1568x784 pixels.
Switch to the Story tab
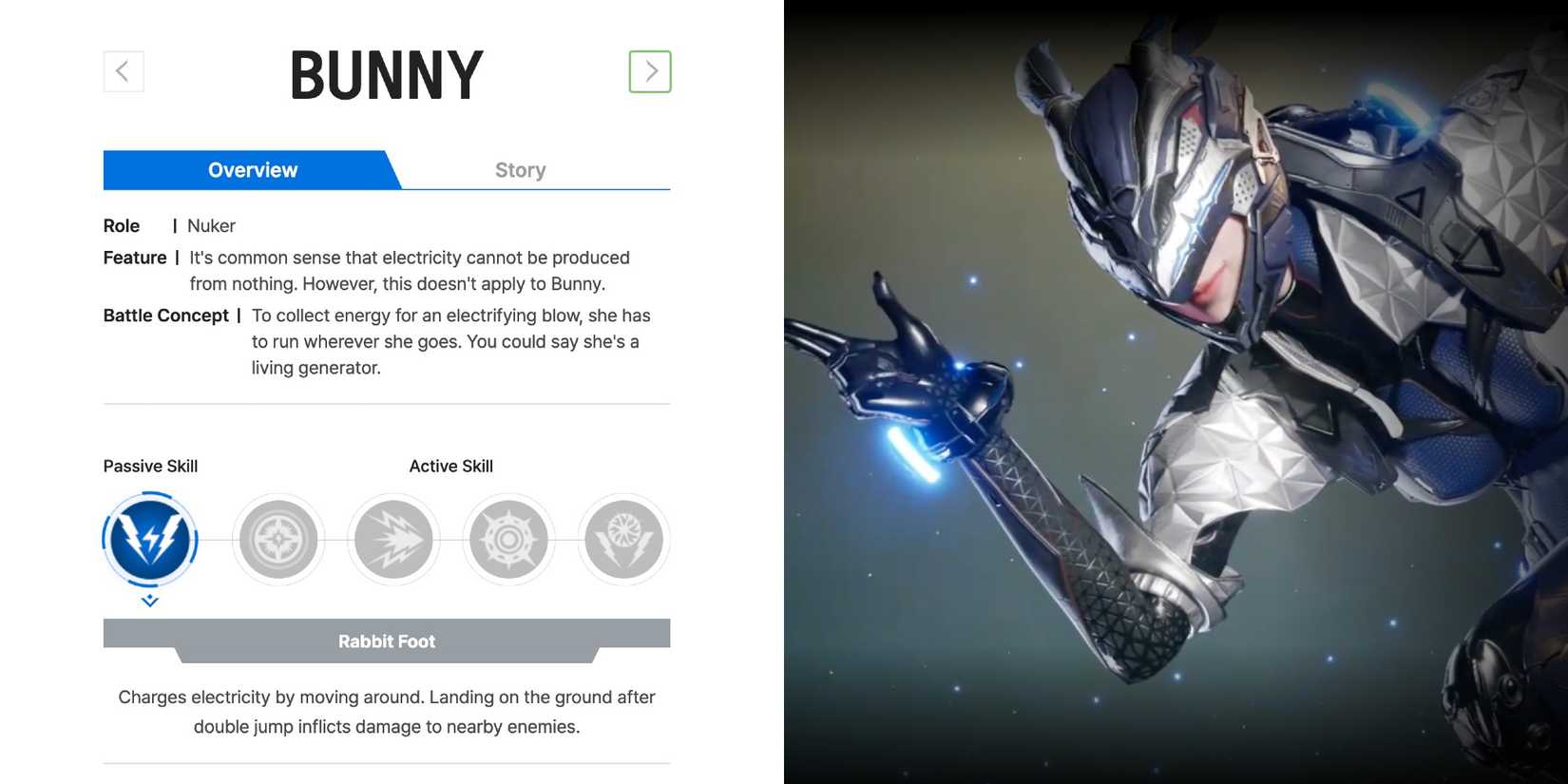click(x=520, y=169)
